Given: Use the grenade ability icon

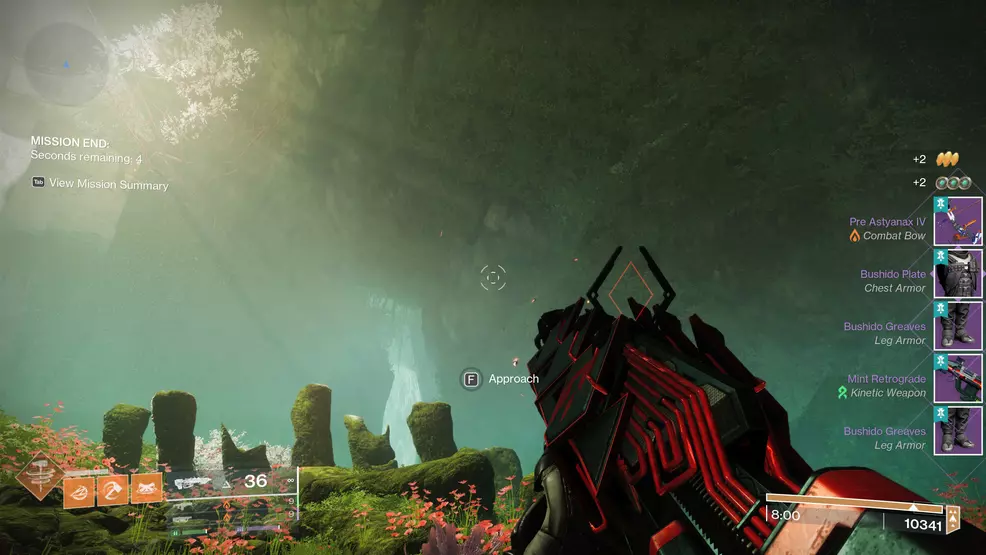Looking at the screenshot, I should (x=78, y=489).
